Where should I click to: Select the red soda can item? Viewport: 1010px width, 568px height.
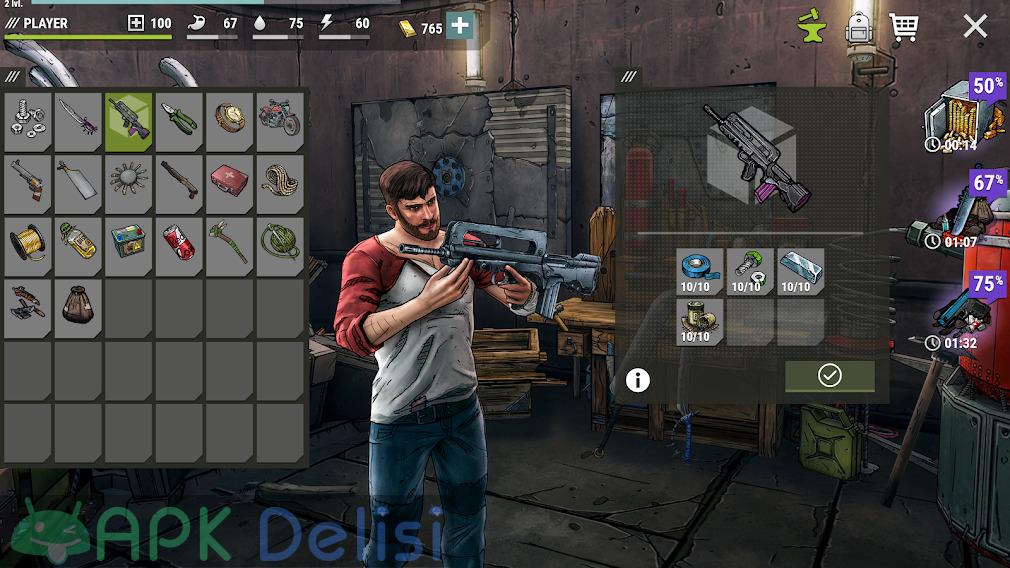tap(179, 244)
